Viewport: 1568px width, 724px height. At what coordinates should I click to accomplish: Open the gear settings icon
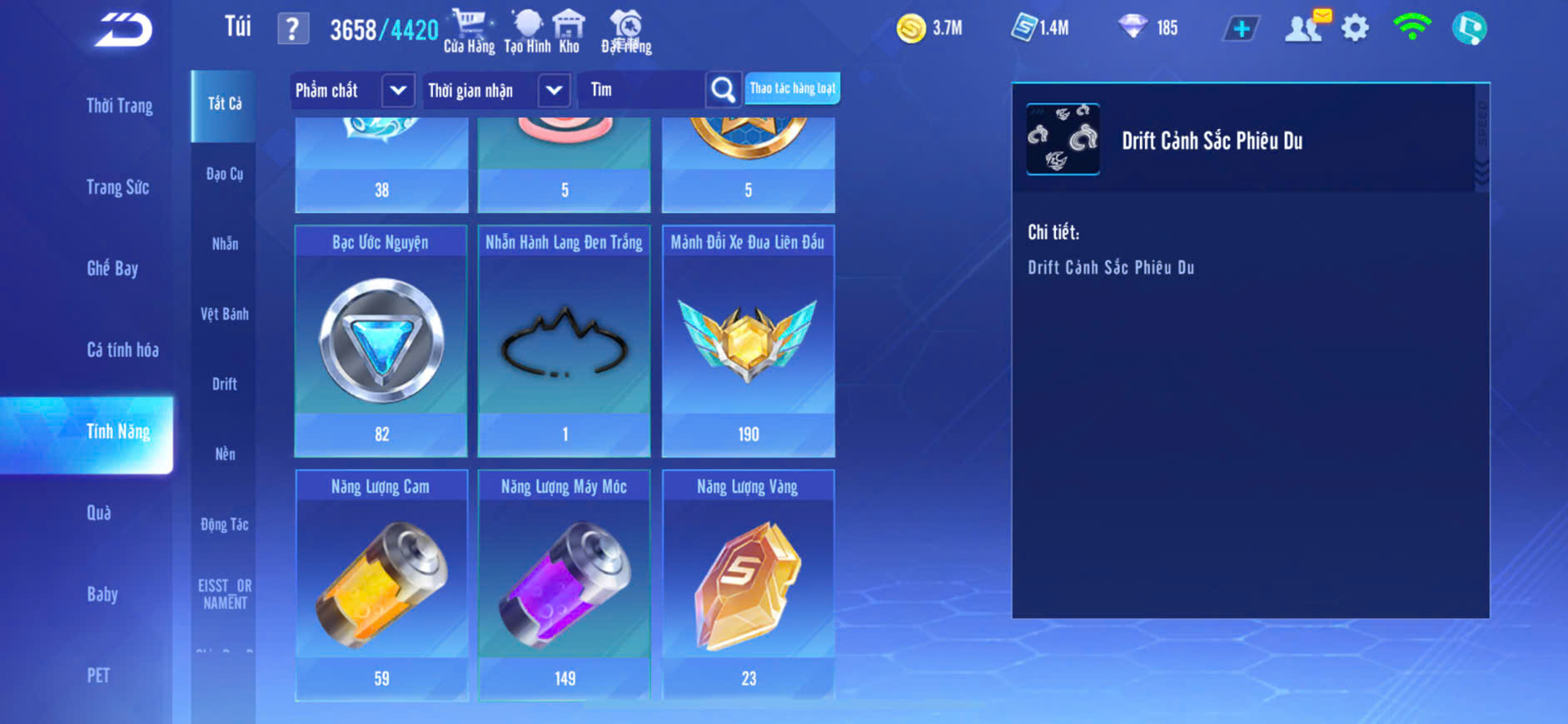point(1355,28)
